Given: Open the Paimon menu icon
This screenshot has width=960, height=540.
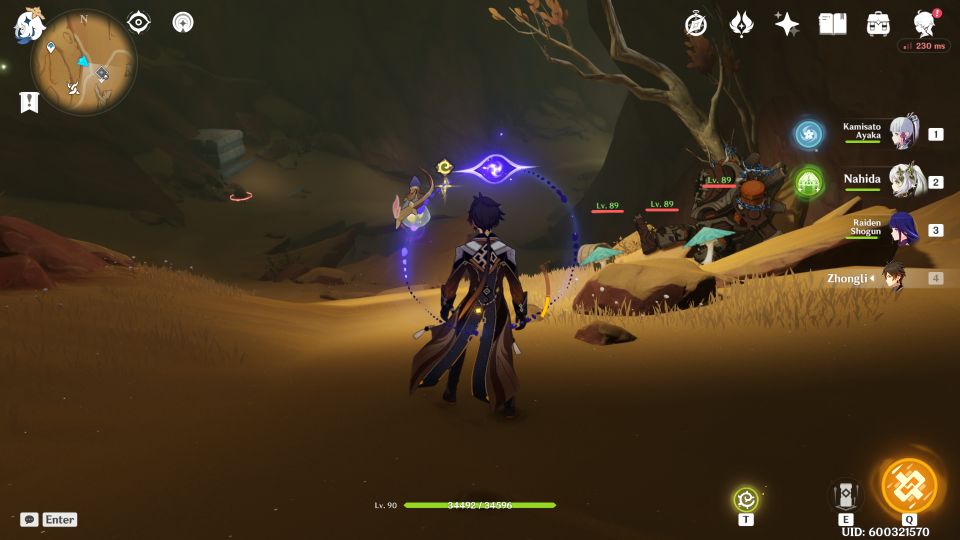Looking at the screenshot, I should (x=27, y=25).
